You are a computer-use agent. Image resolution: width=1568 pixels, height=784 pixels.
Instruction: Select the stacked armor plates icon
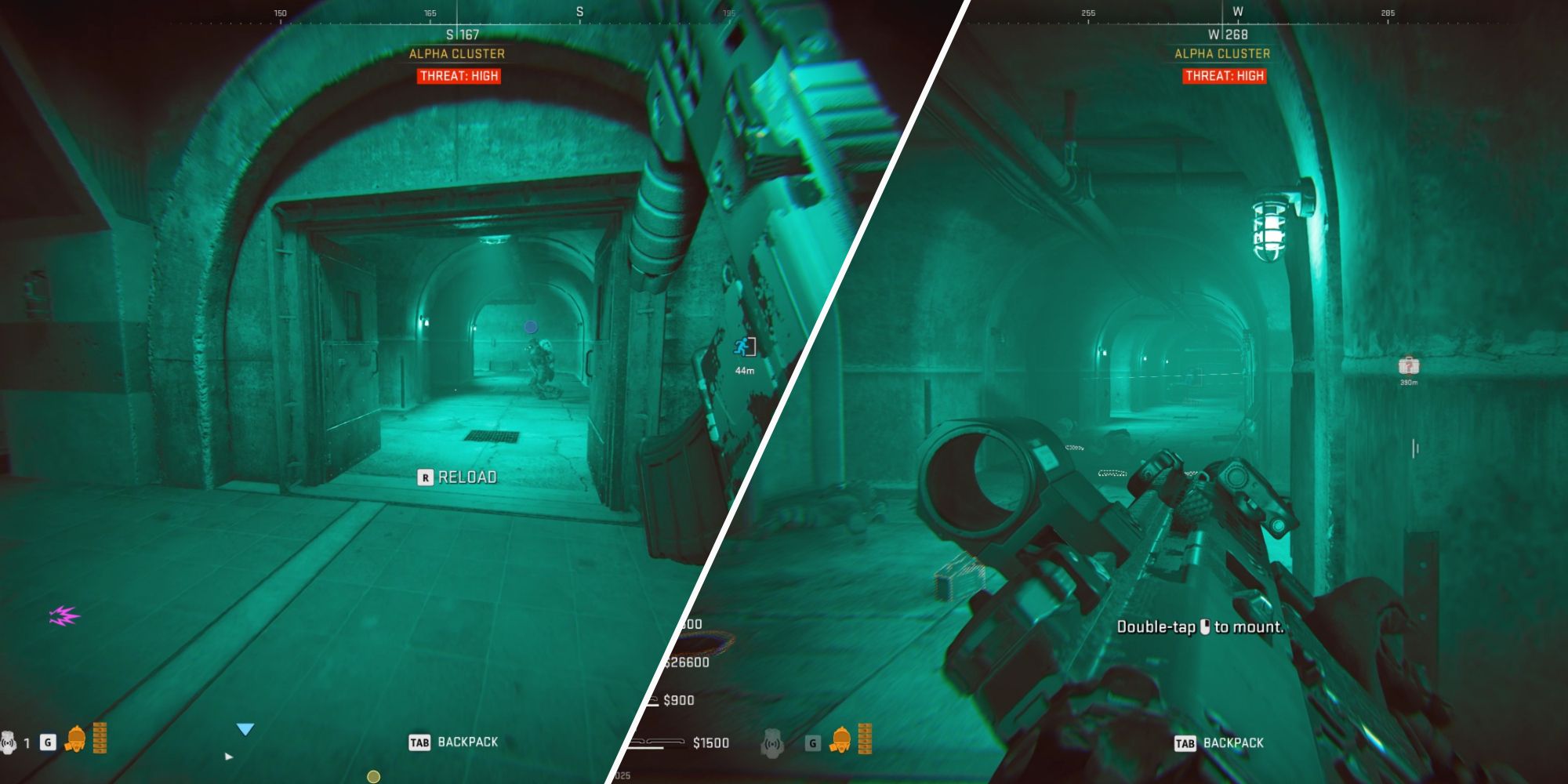click(x=100, y=739)
